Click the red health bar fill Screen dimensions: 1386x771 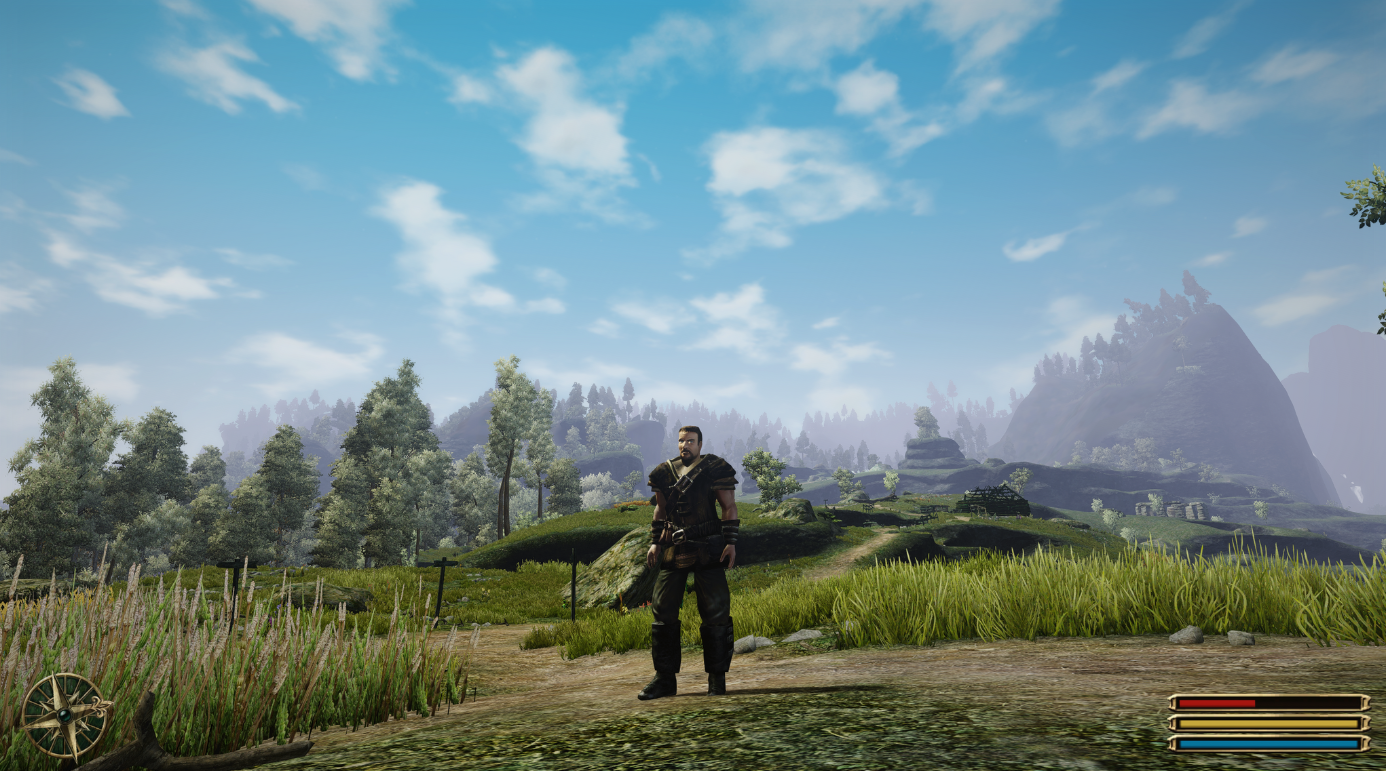click(1215, 703)
